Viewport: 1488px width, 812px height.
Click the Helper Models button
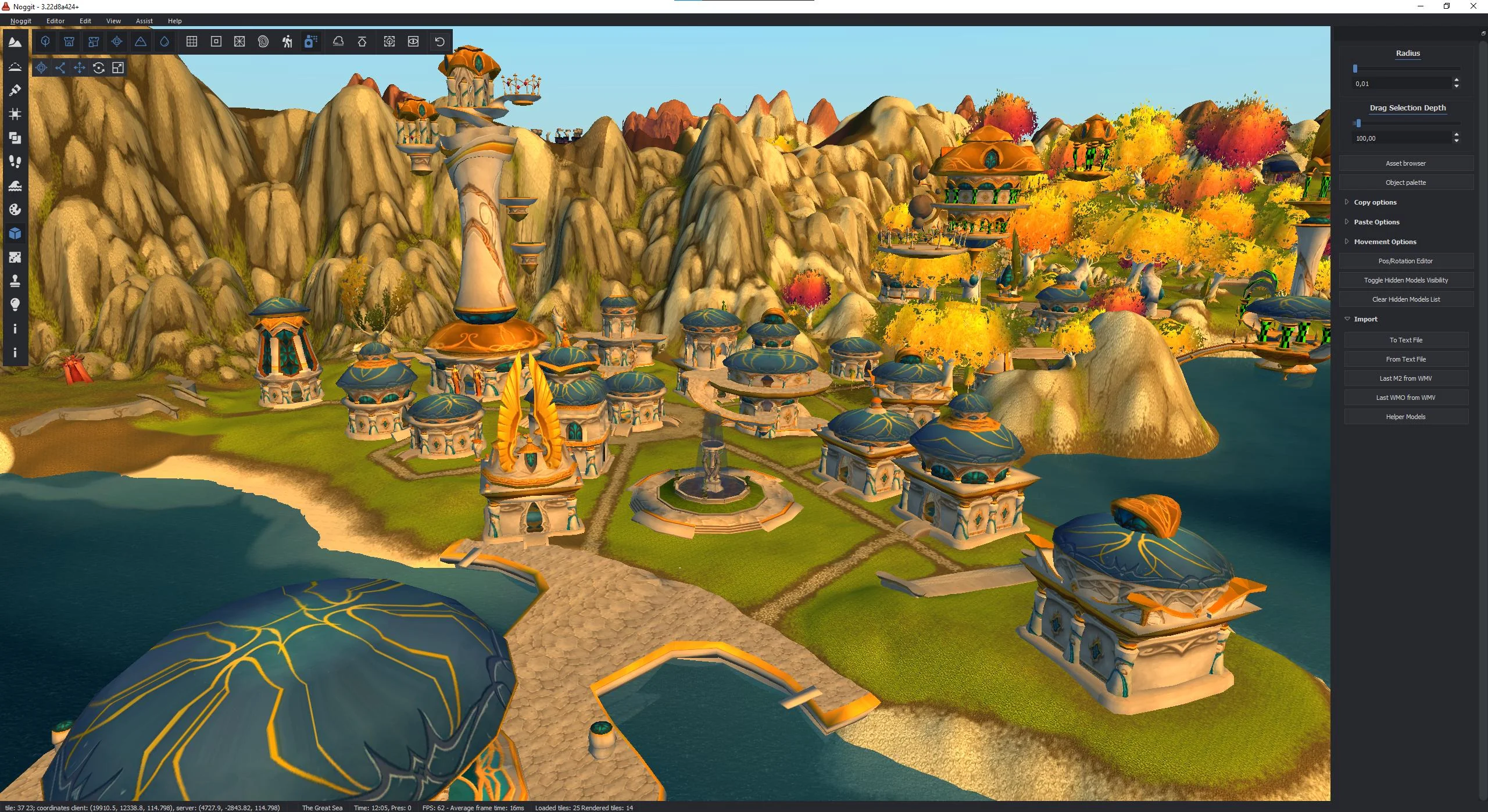click(1405, 417)
